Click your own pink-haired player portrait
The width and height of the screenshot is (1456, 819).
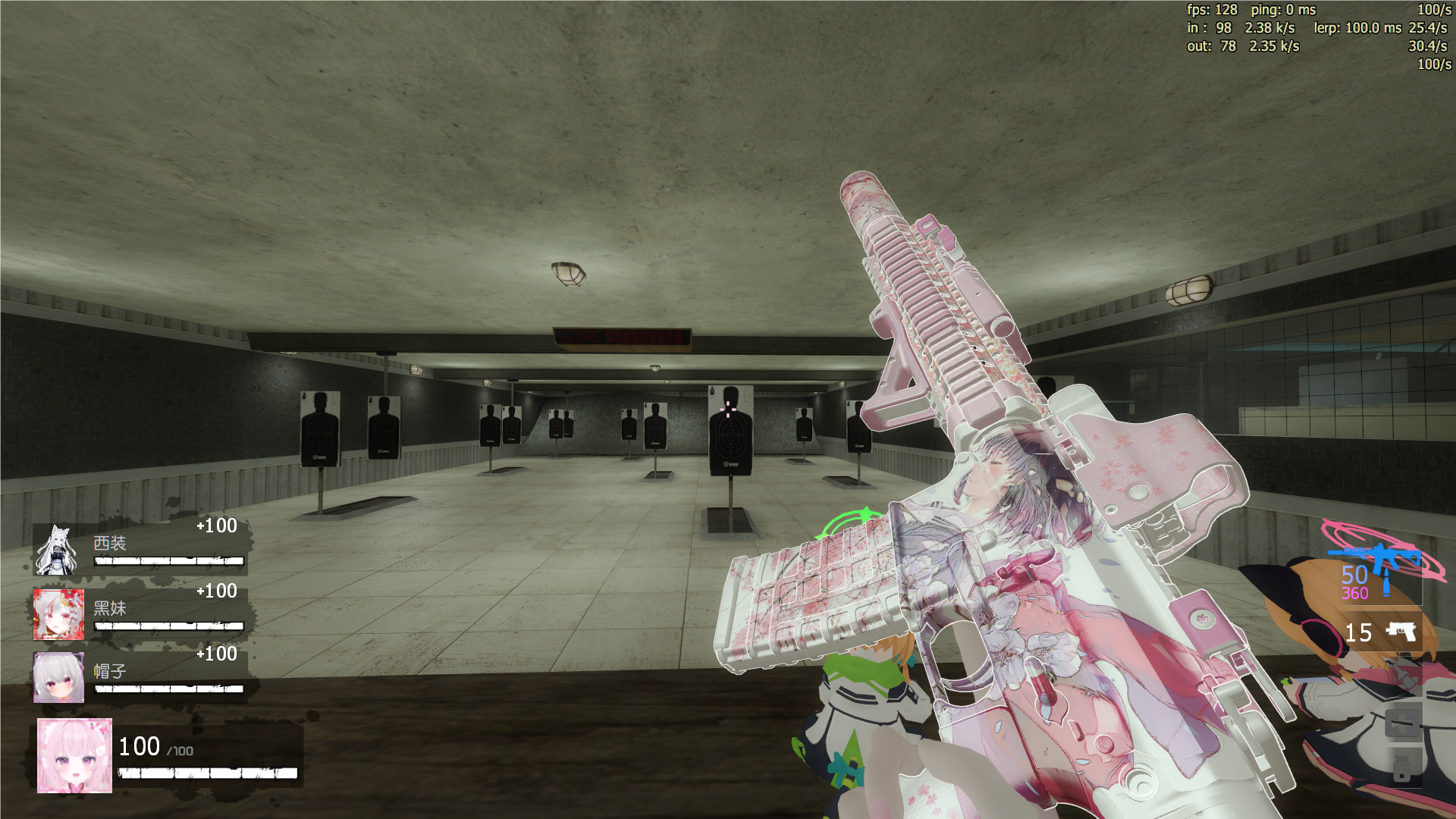(74, 755)
